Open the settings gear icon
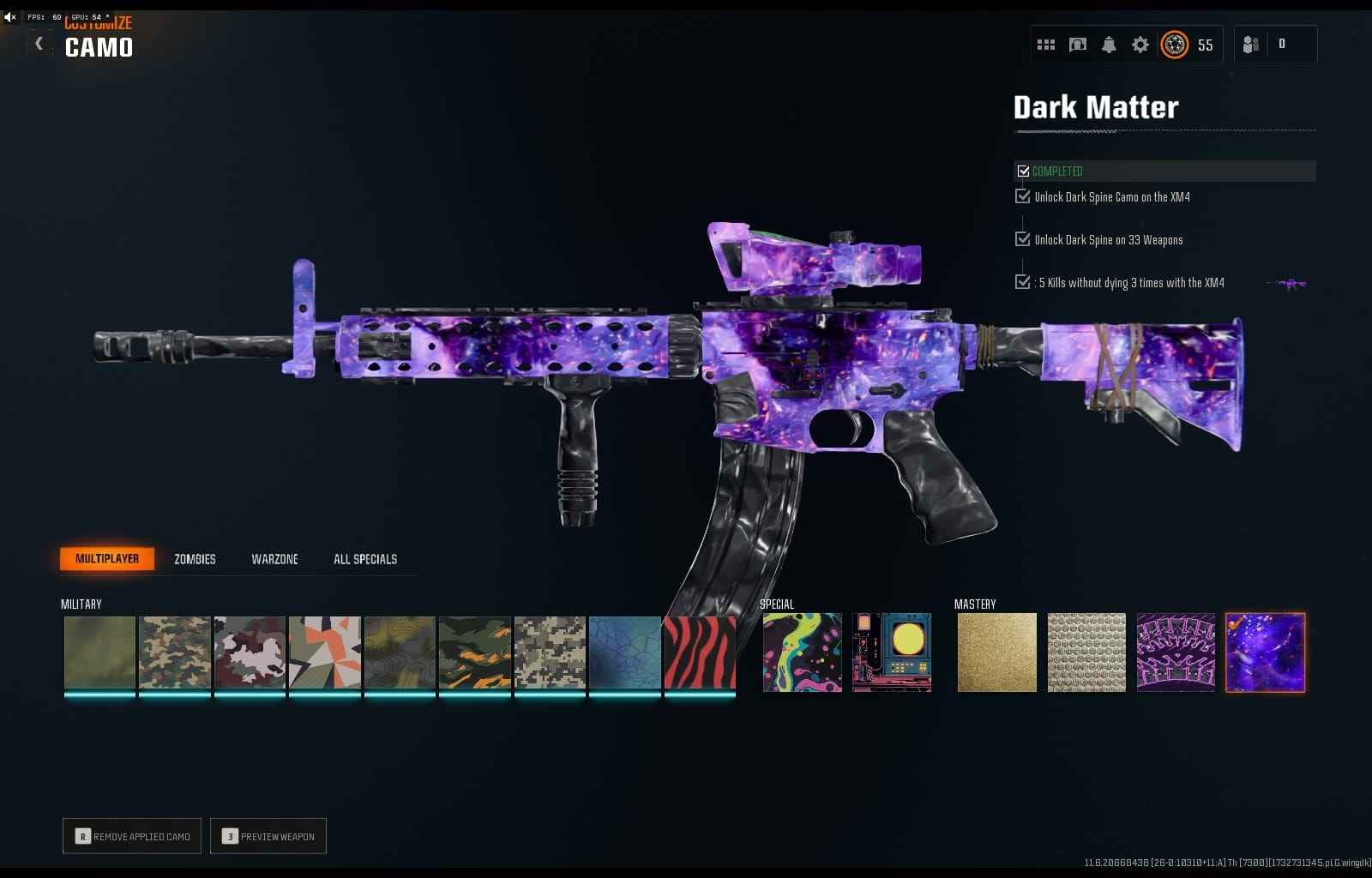The height and width of the screenshot is (878, 1372). click(1140, 45)
